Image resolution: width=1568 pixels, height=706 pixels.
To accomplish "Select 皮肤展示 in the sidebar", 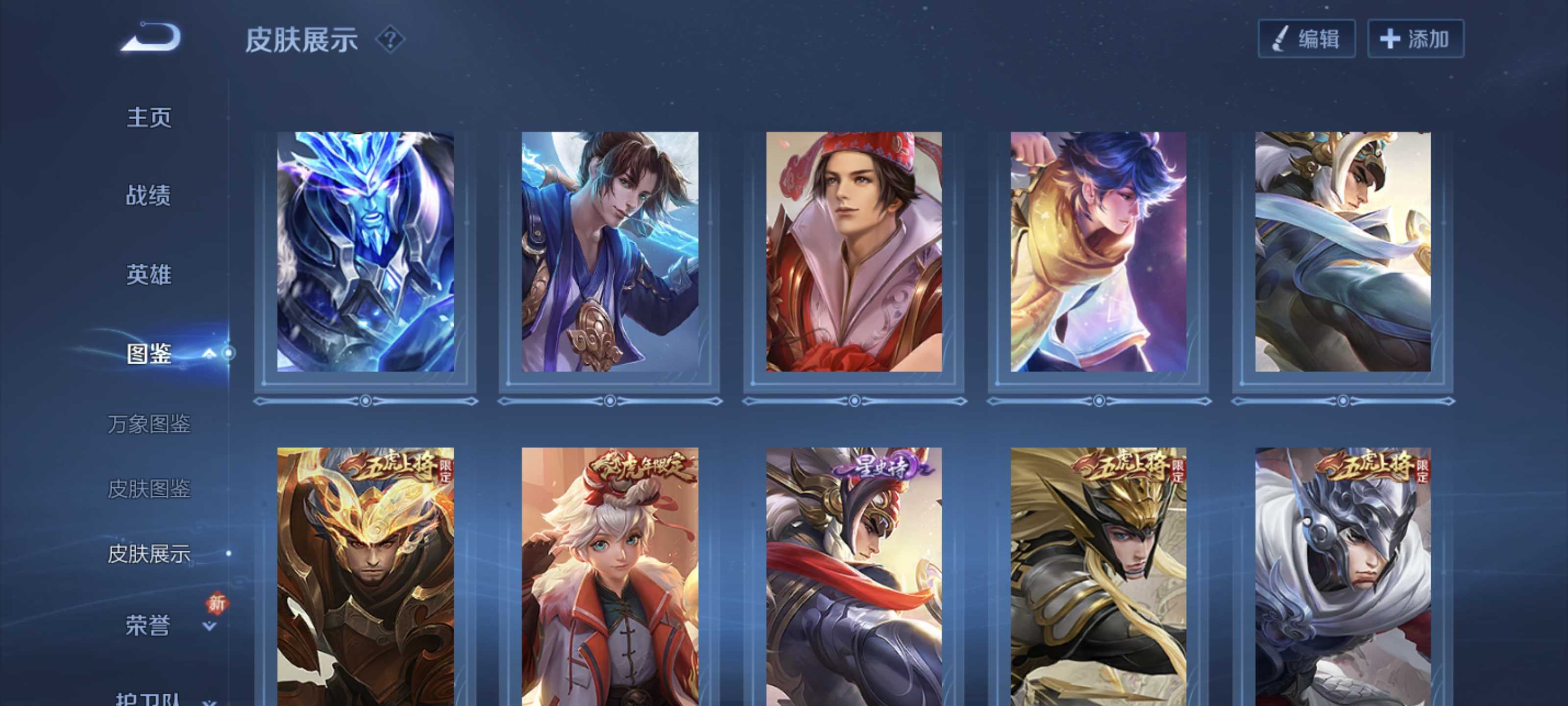I will [149, 554].
